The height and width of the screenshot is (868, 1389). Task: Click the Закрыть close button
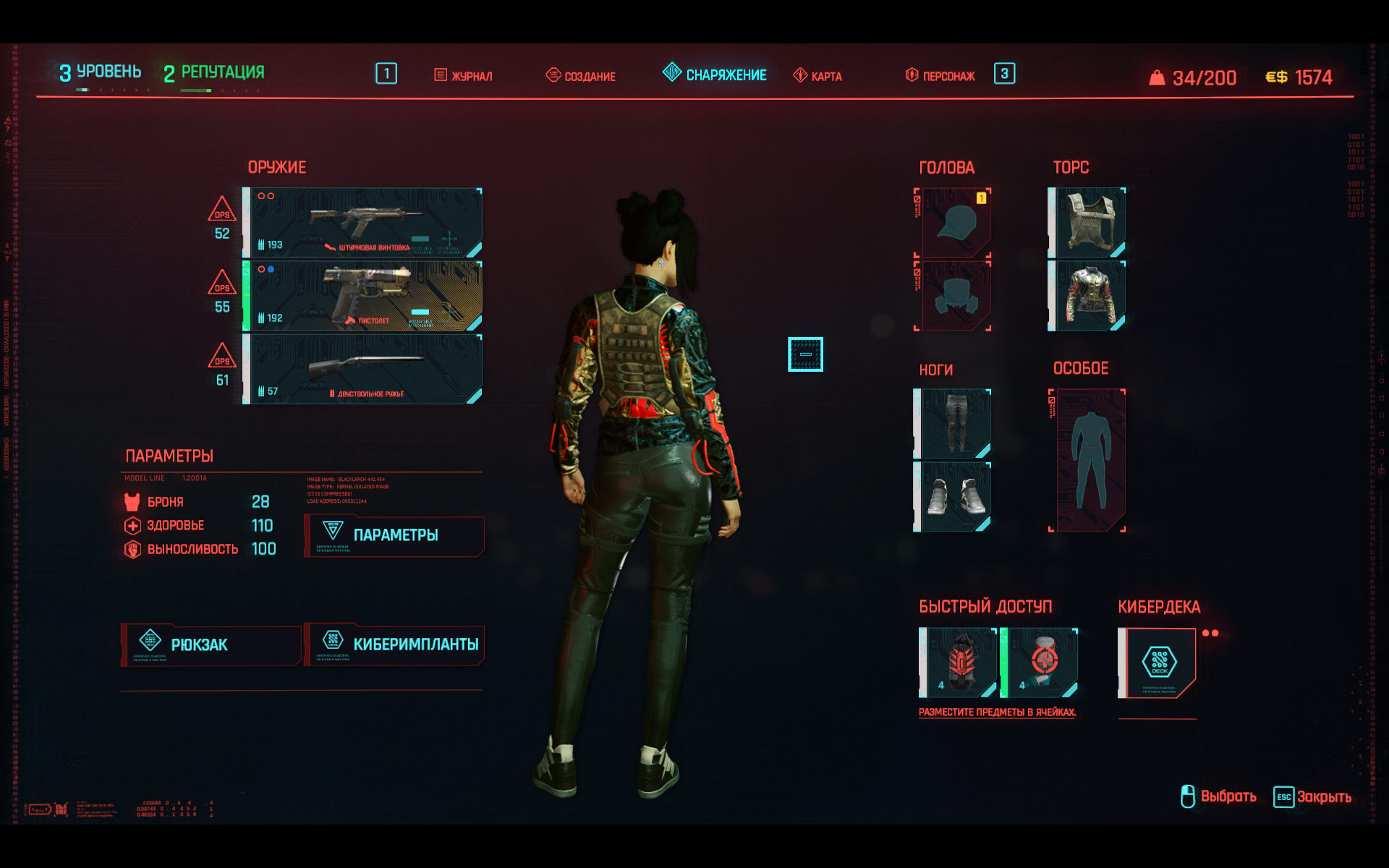tap(1312, 797)
